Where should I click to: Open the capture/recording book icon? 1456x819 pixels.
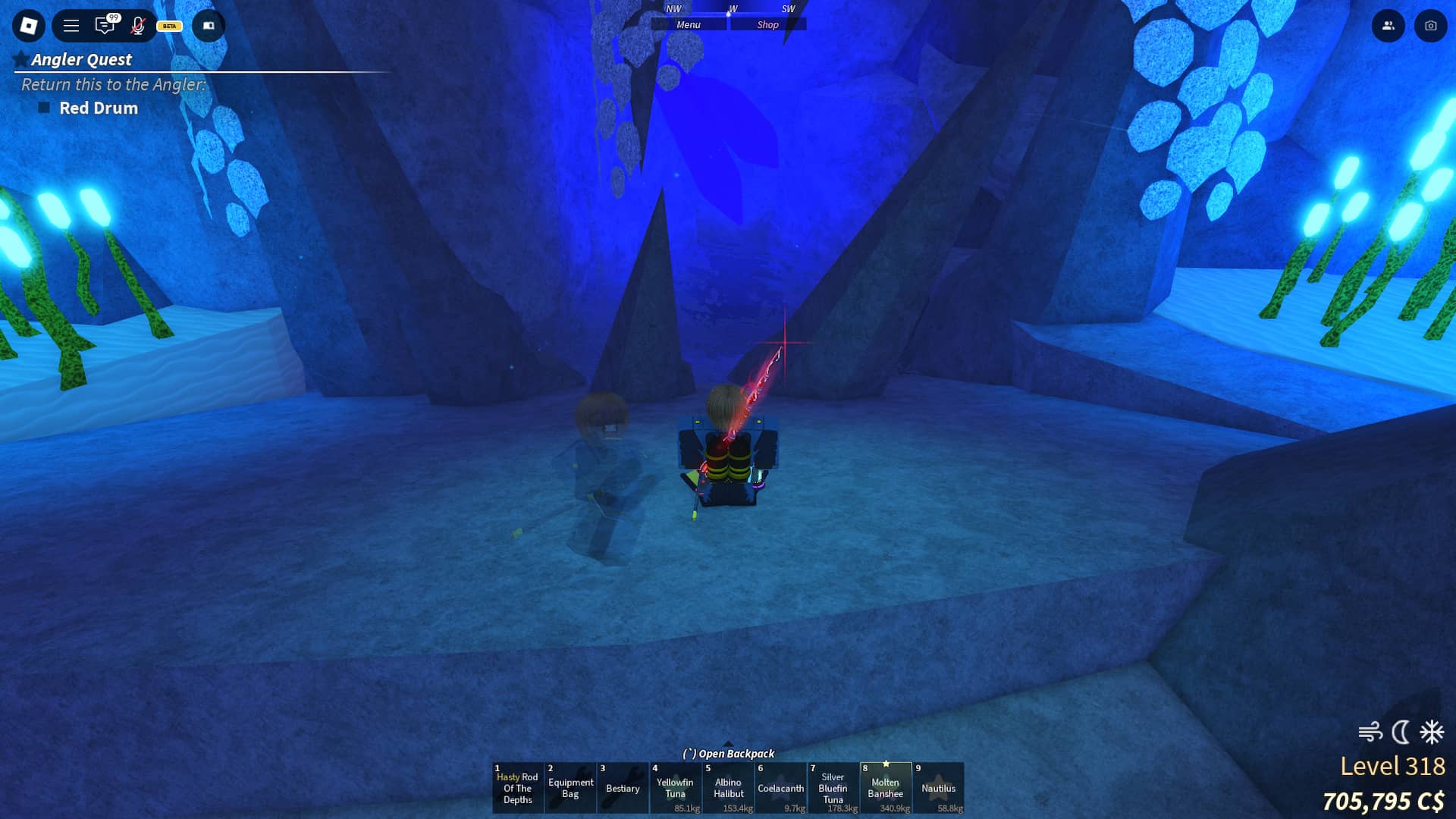point(209,25)
